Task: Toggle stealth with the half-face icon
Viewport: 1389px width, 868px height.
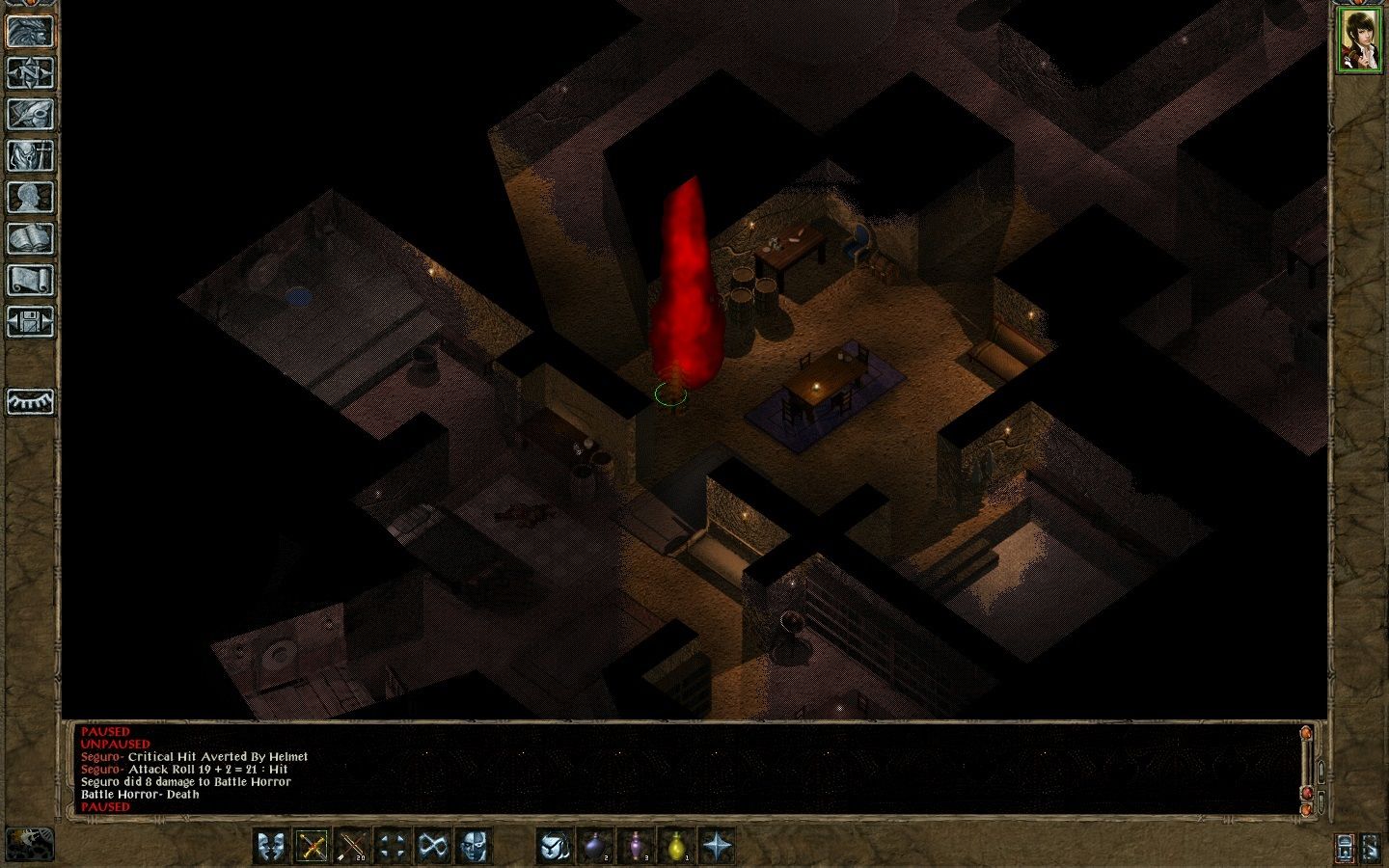Action: pyautogui.click(x=472, y=845)
